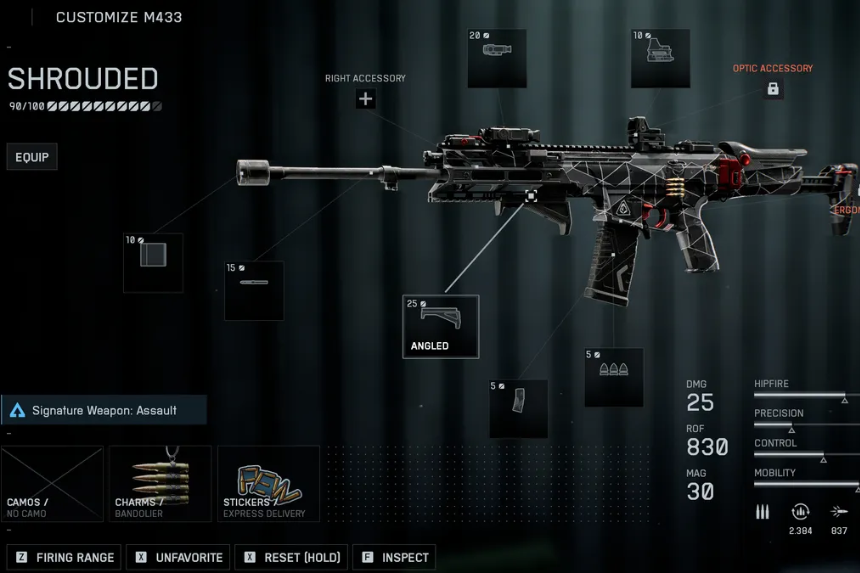Select the ammunition type slot with three bullets
This screenshot has width=860, height=573.
tap(613, 377)
